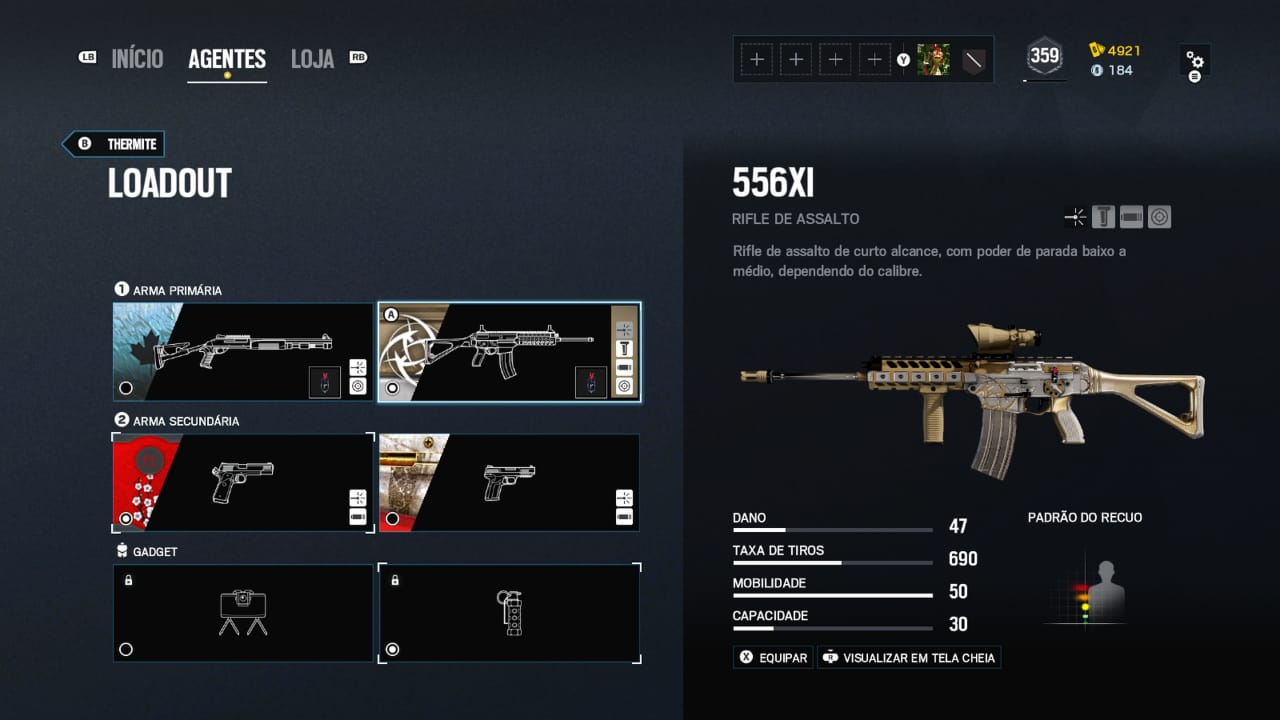Open the sight attachment icon for the 556XI
This screenshot has width=1280, height=720.
(x=1075, y=216)
